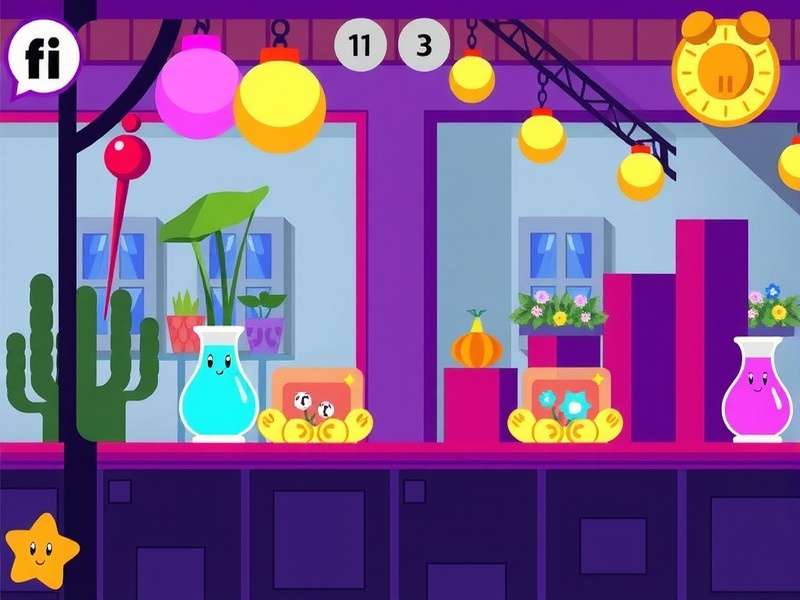The image size is (800, 600).
Task: Pause the game with the alarm clock
Action: pyautogui.click(x=725, y=72)
